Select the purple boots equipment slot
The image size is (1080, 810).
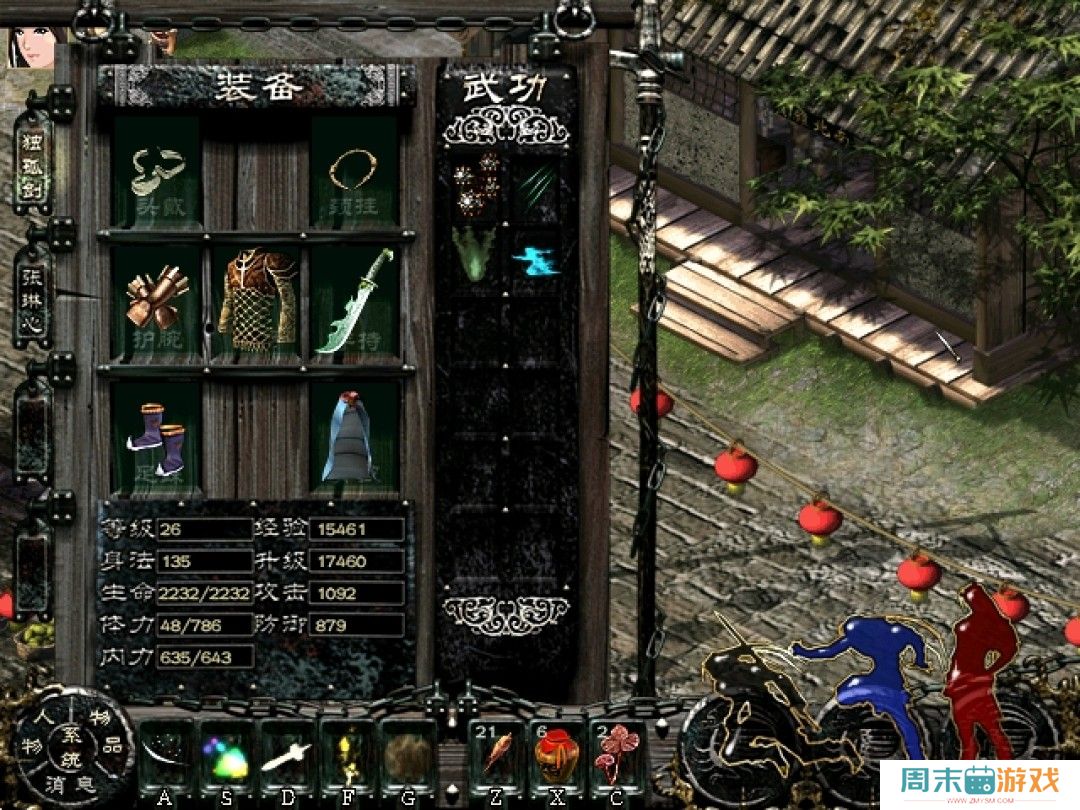coord(158,437)
